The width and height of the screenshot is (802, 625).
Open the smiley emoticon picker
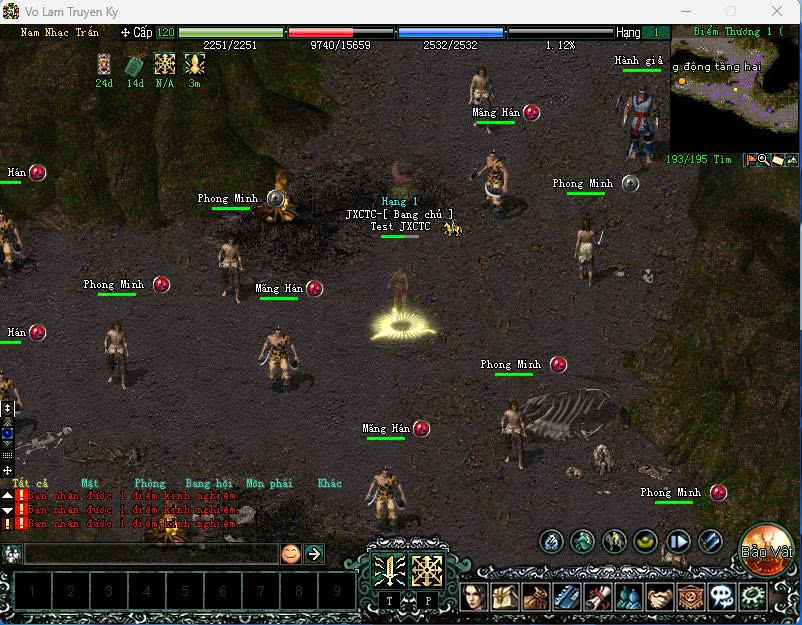291,553
